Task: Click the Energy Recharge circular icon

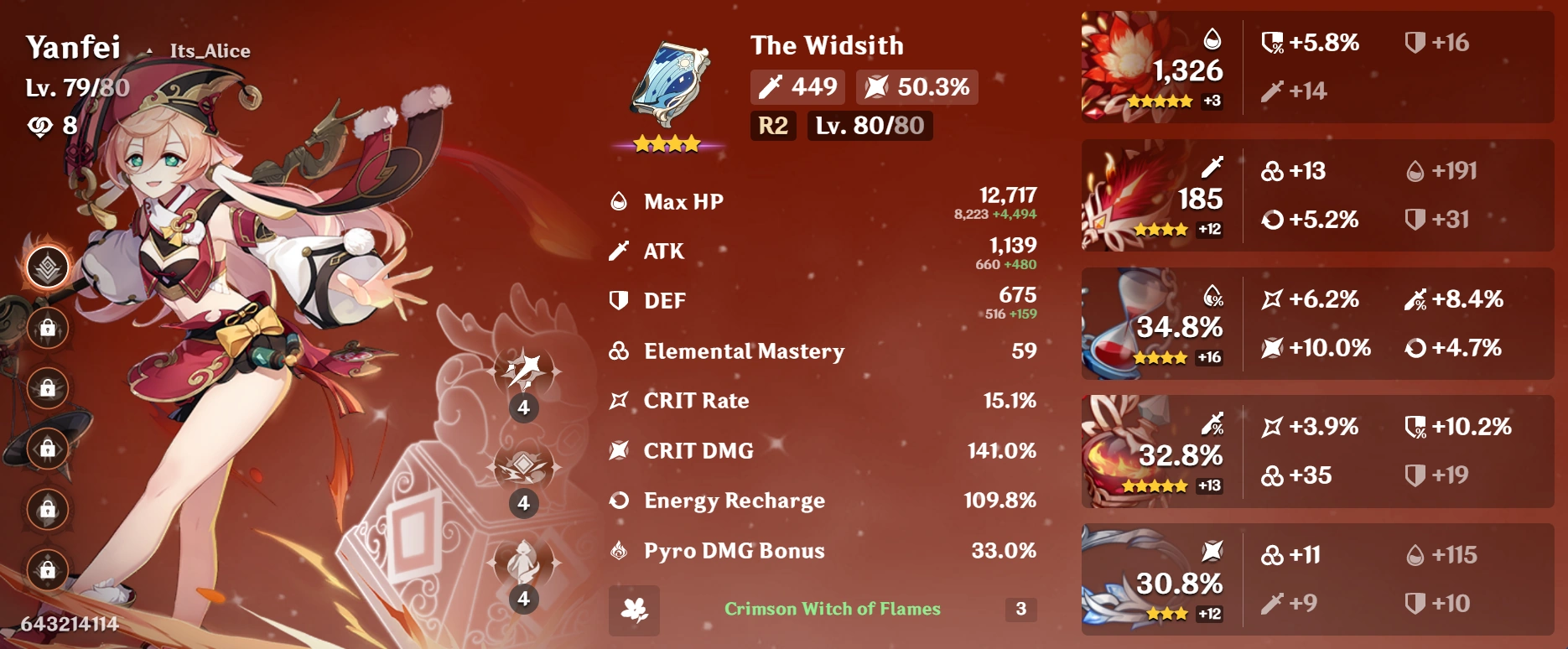Action: [618, 501]
